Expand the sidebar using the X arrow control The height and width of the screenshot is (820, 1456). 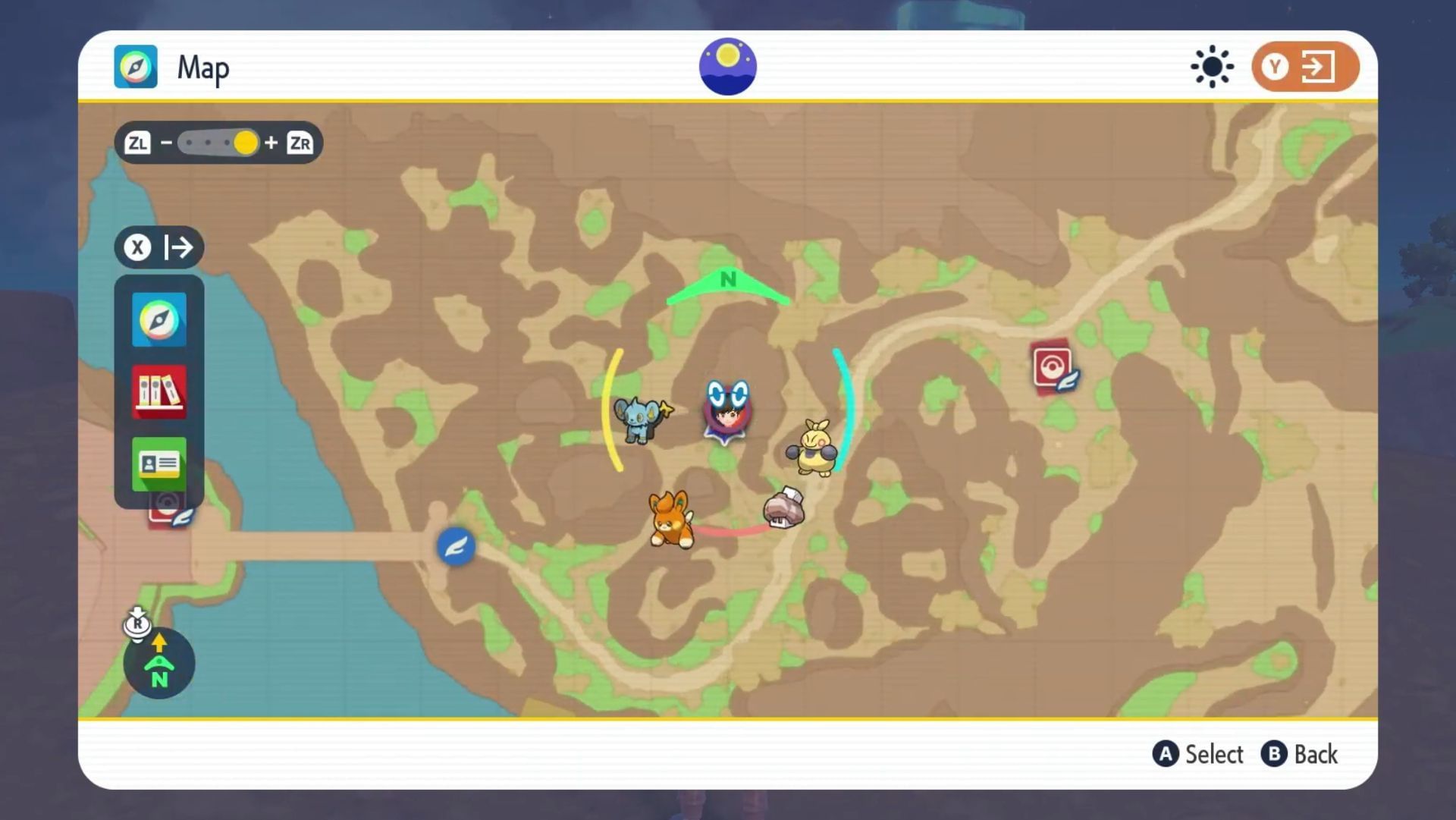[158, 247]
